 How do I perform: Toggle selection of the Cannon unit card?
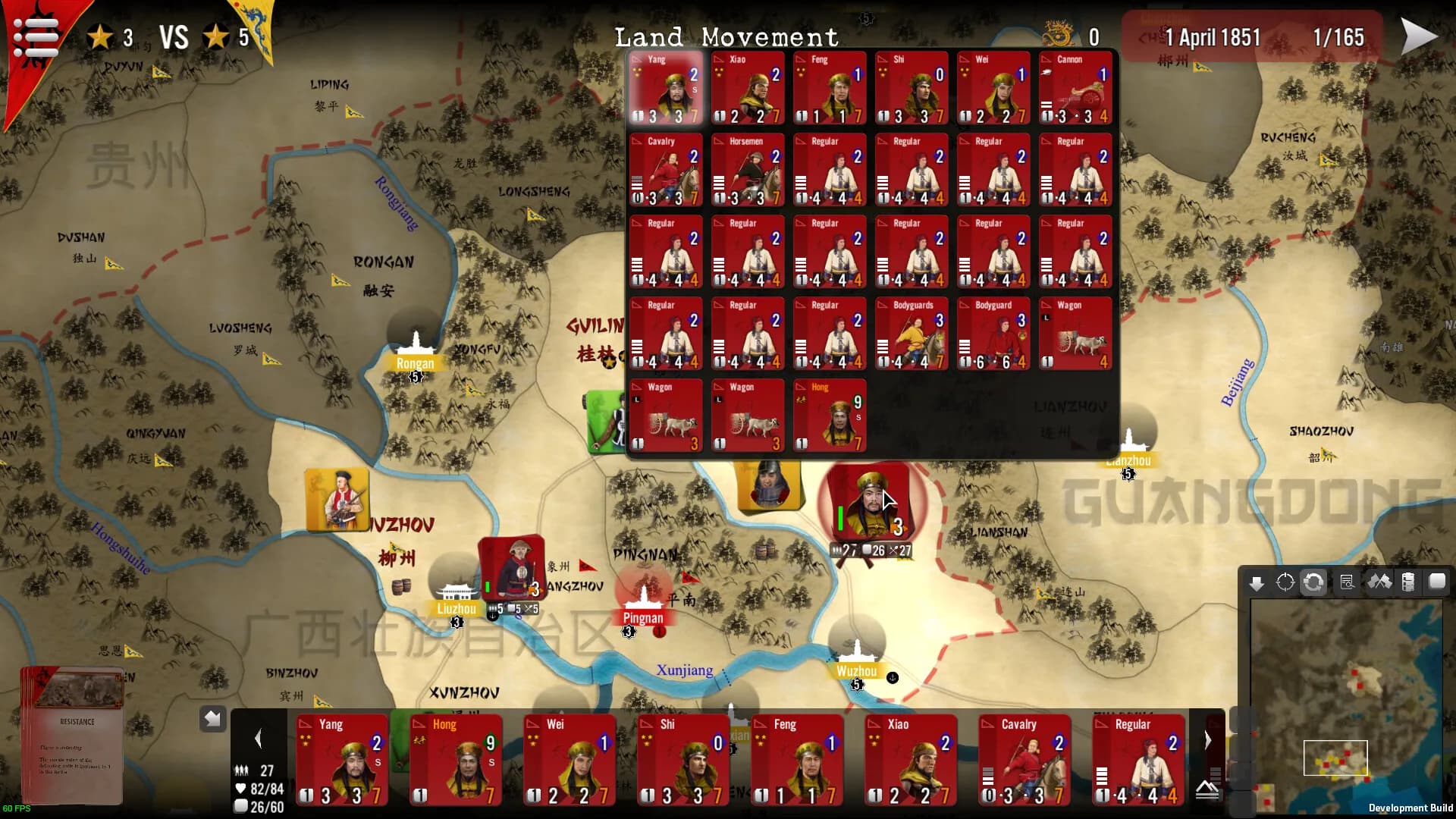[1075, 87]
